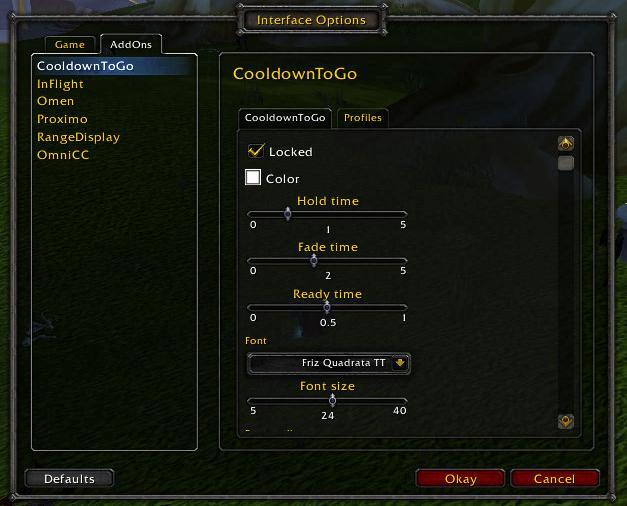Confirm changes with Okay
This screenshot has height=506, width=627.
click(x=460, y=479)
